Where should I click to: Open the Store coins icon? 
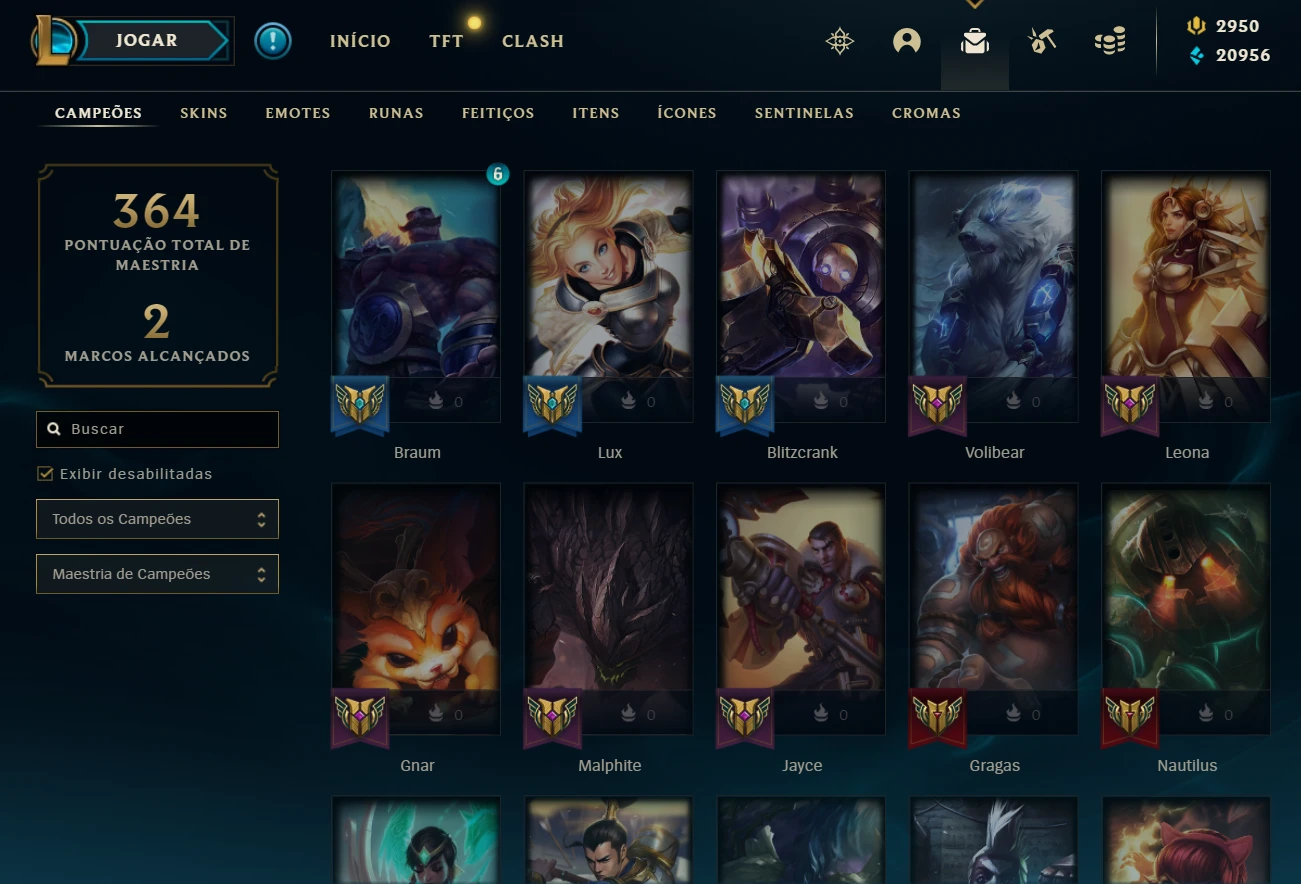point(1109,42)
